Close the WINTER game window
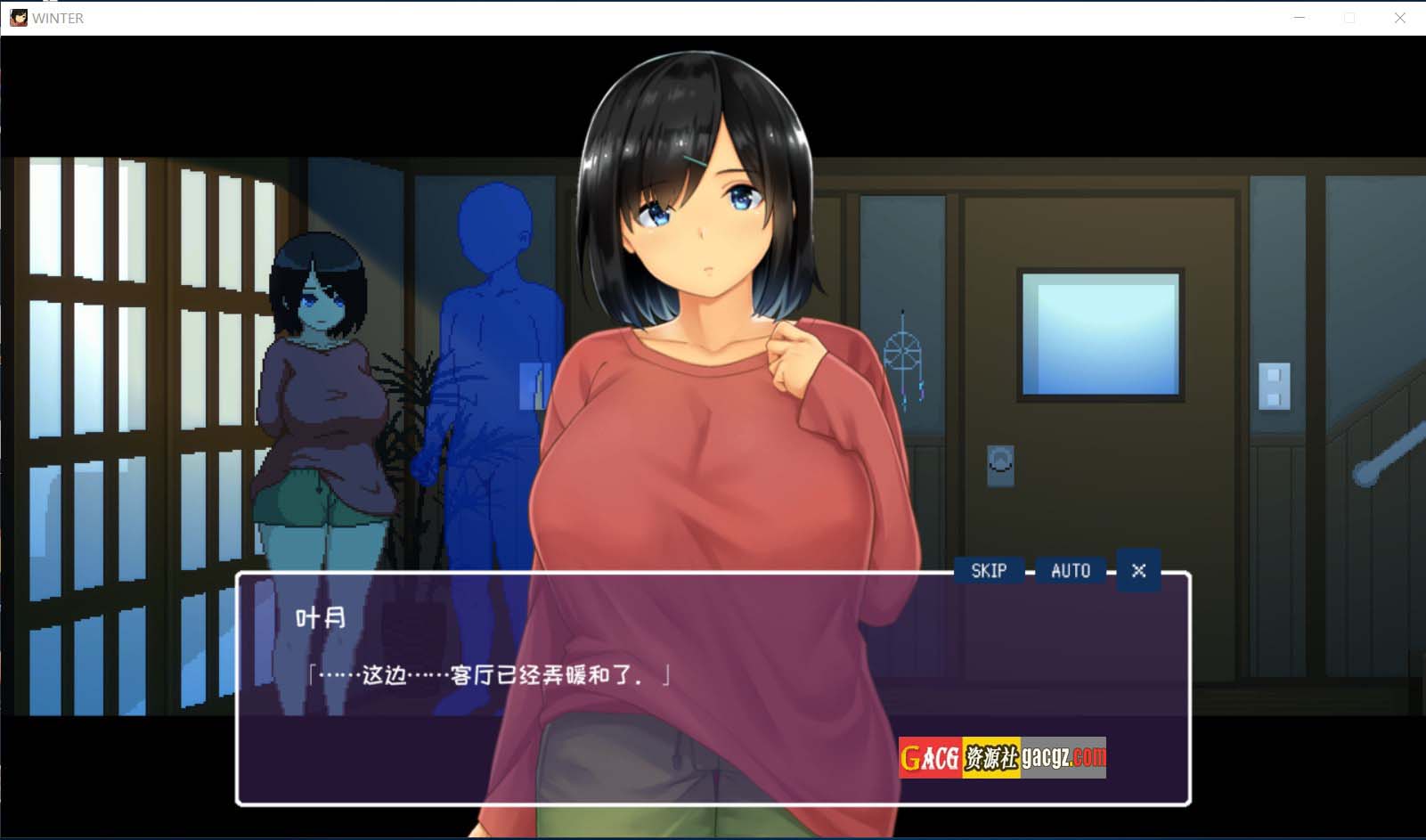 pos(1399,18)
